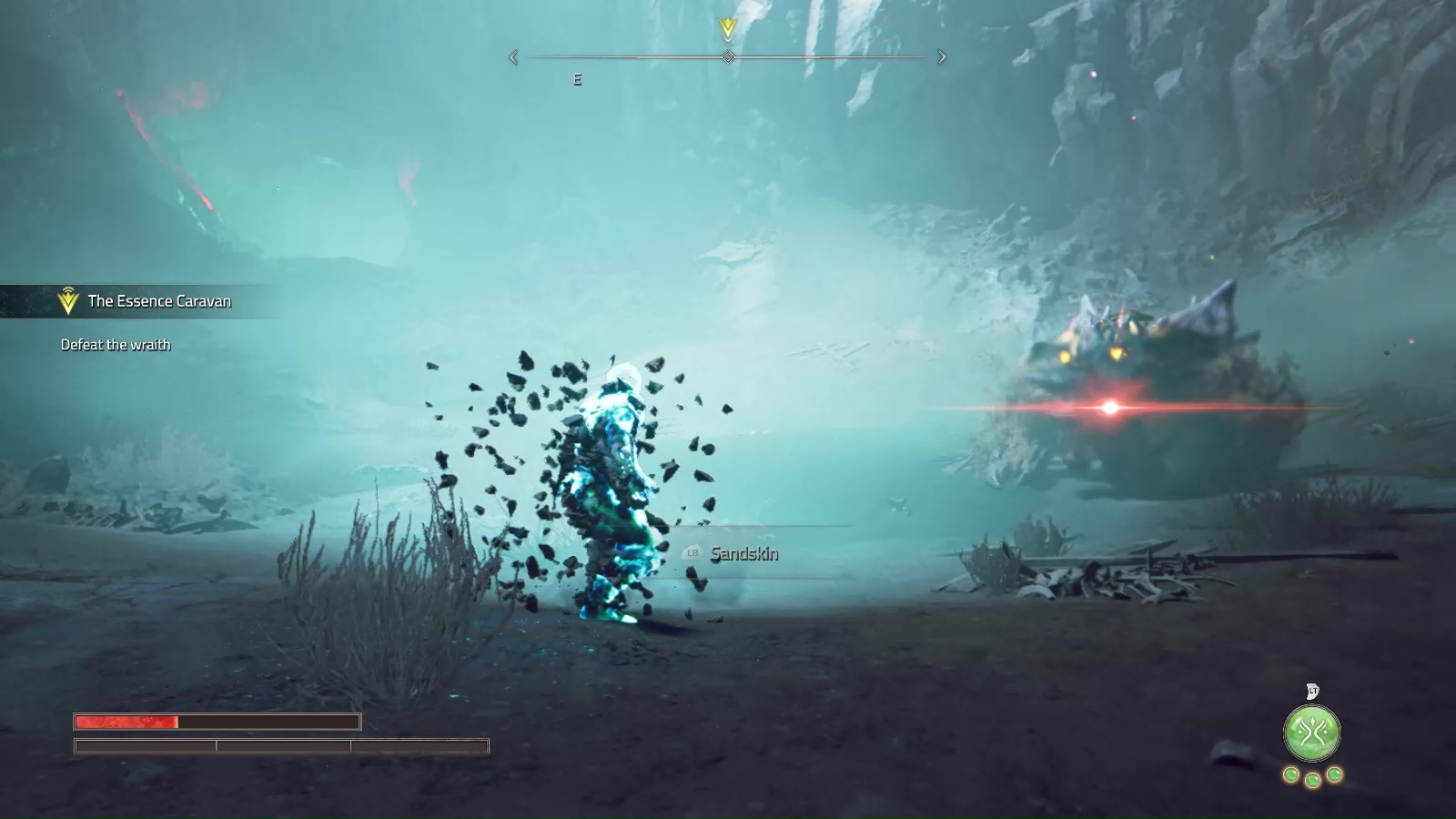Select The Essence Caravan quest tracker
Image resolution: width=1456 pixels, height=819 pixels.
pyautogui.click(x=158, y=301)
